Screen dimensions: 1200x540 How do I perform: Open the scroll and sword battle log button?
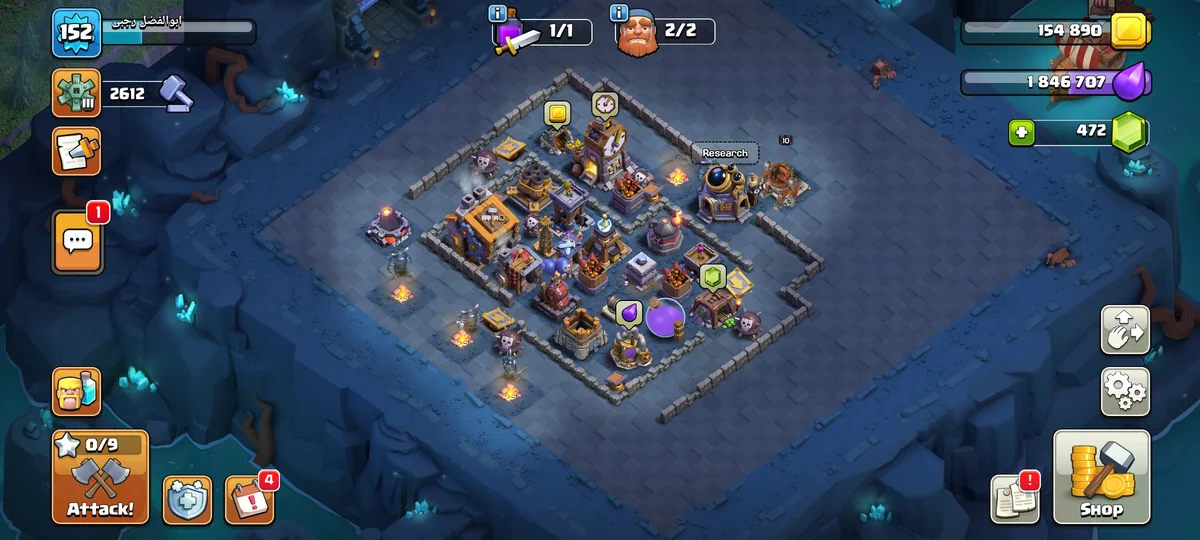77,151
